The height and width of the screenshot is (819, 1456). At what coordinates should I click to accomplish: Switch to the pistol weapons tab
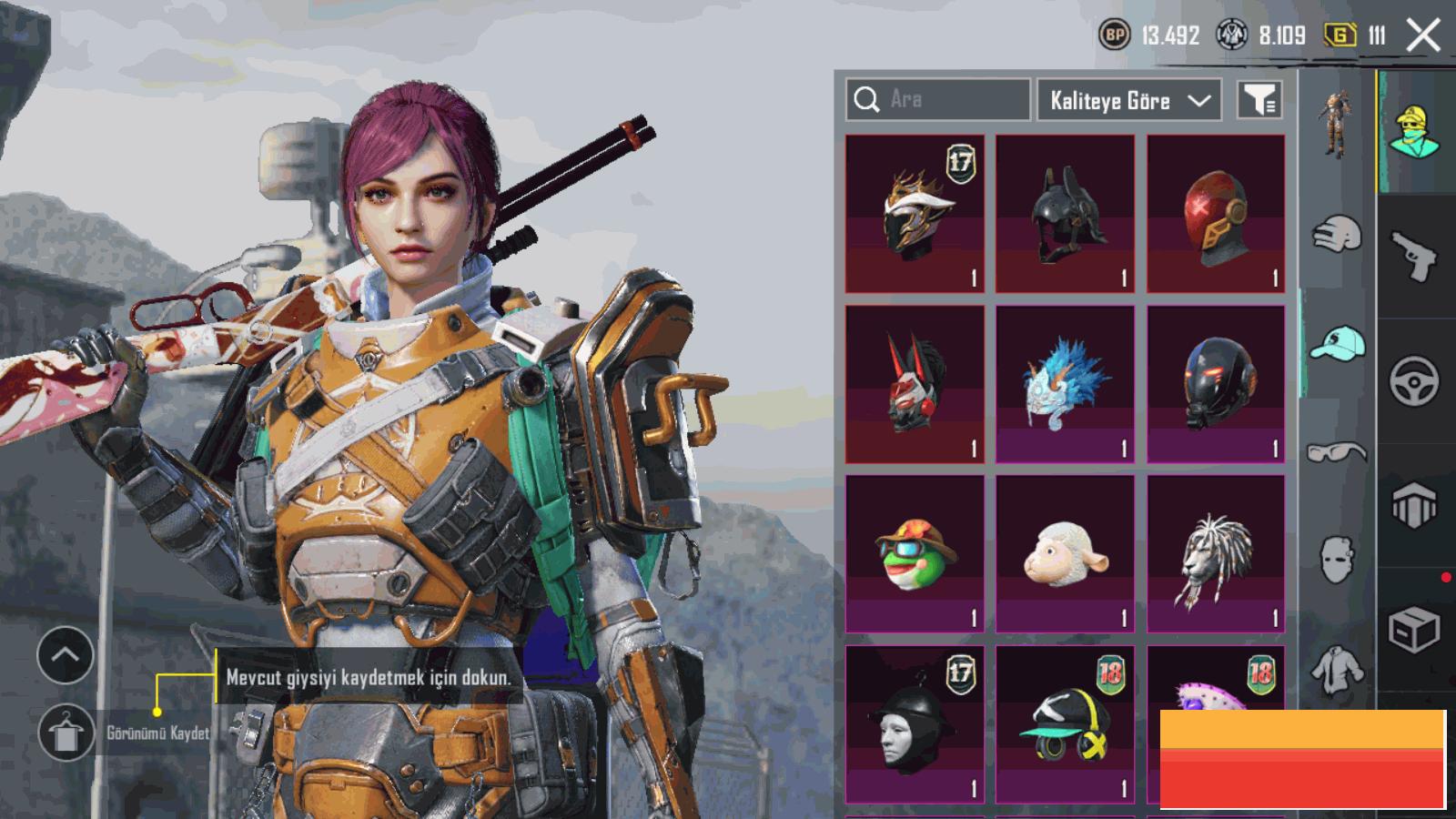(1414, 255)
